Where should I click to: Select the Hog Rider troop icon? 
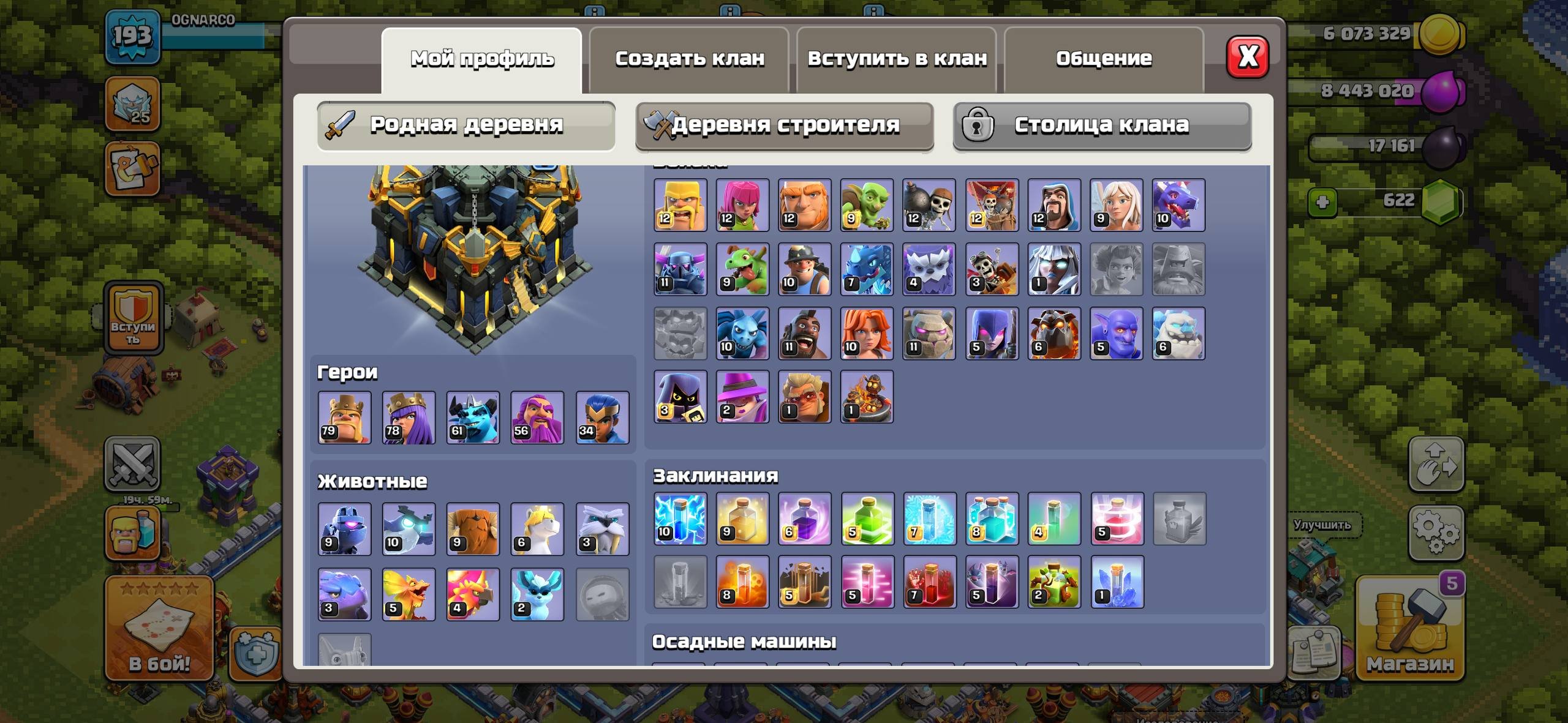805,334
